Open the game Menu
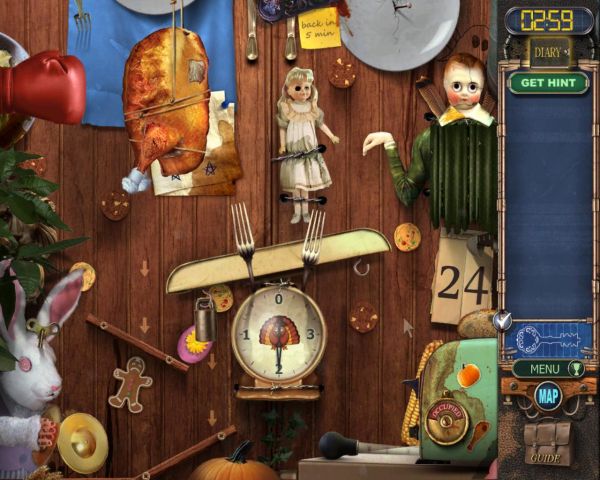600x480 pixels. tap(544, 369)
